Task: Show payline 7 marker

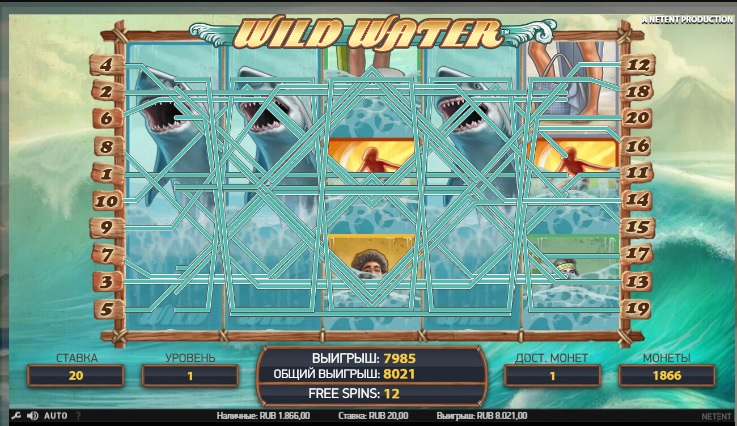Action: point(106,254)
